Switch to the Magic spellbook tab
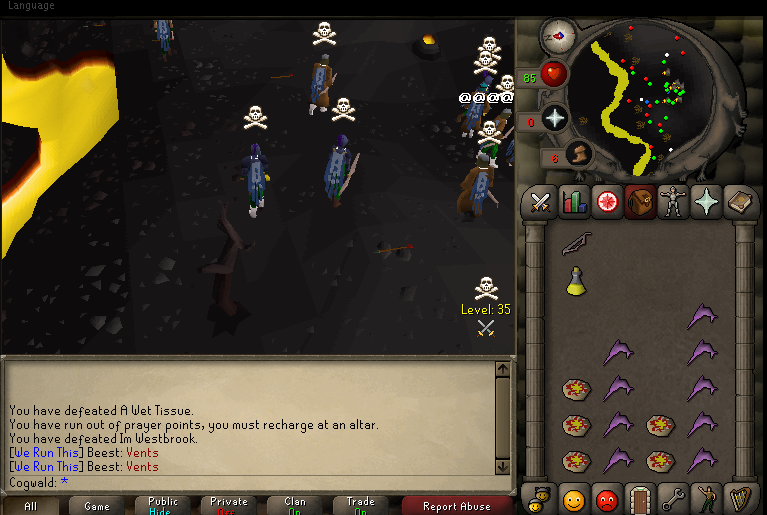The image size is (767, 515). tap(739, 202)
